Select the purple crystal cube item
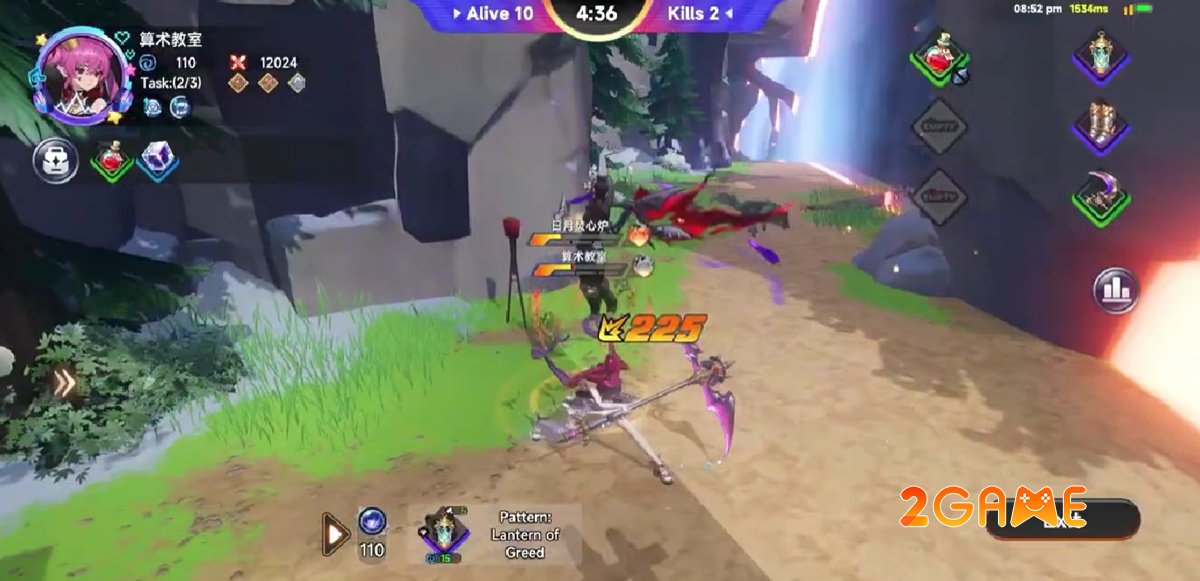The image size is (1200, 581). click(x=158, y=160)
